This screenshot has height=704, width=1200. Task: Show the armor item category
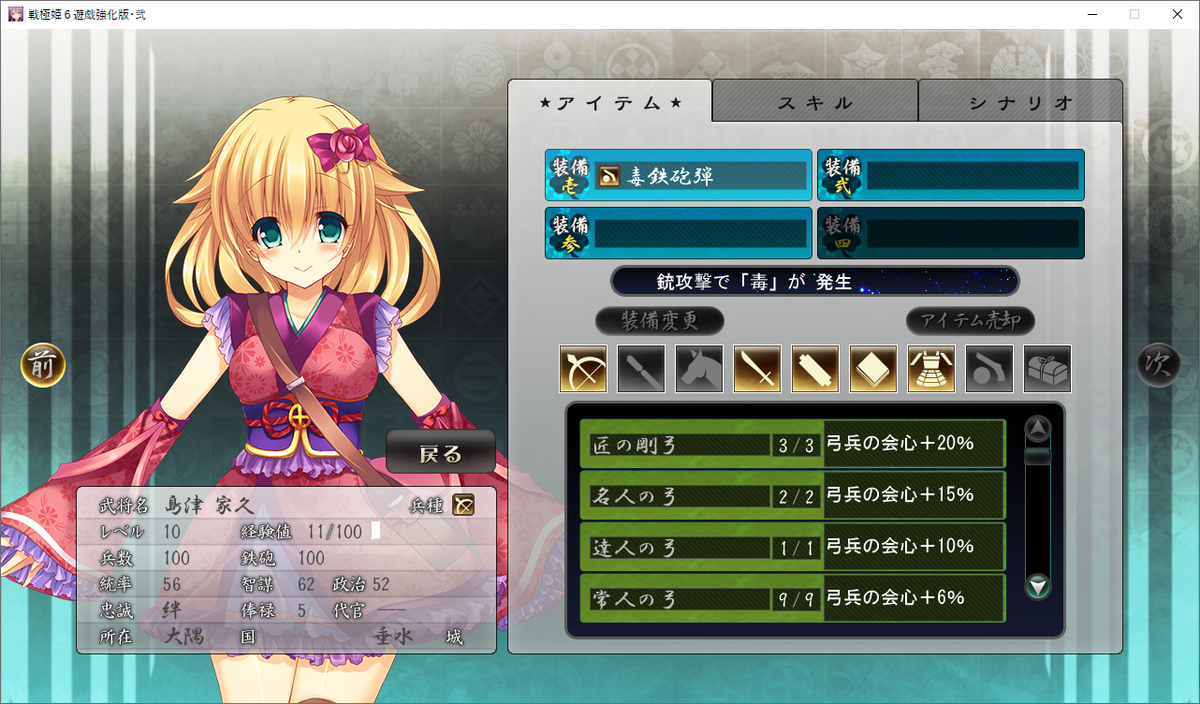931,369
